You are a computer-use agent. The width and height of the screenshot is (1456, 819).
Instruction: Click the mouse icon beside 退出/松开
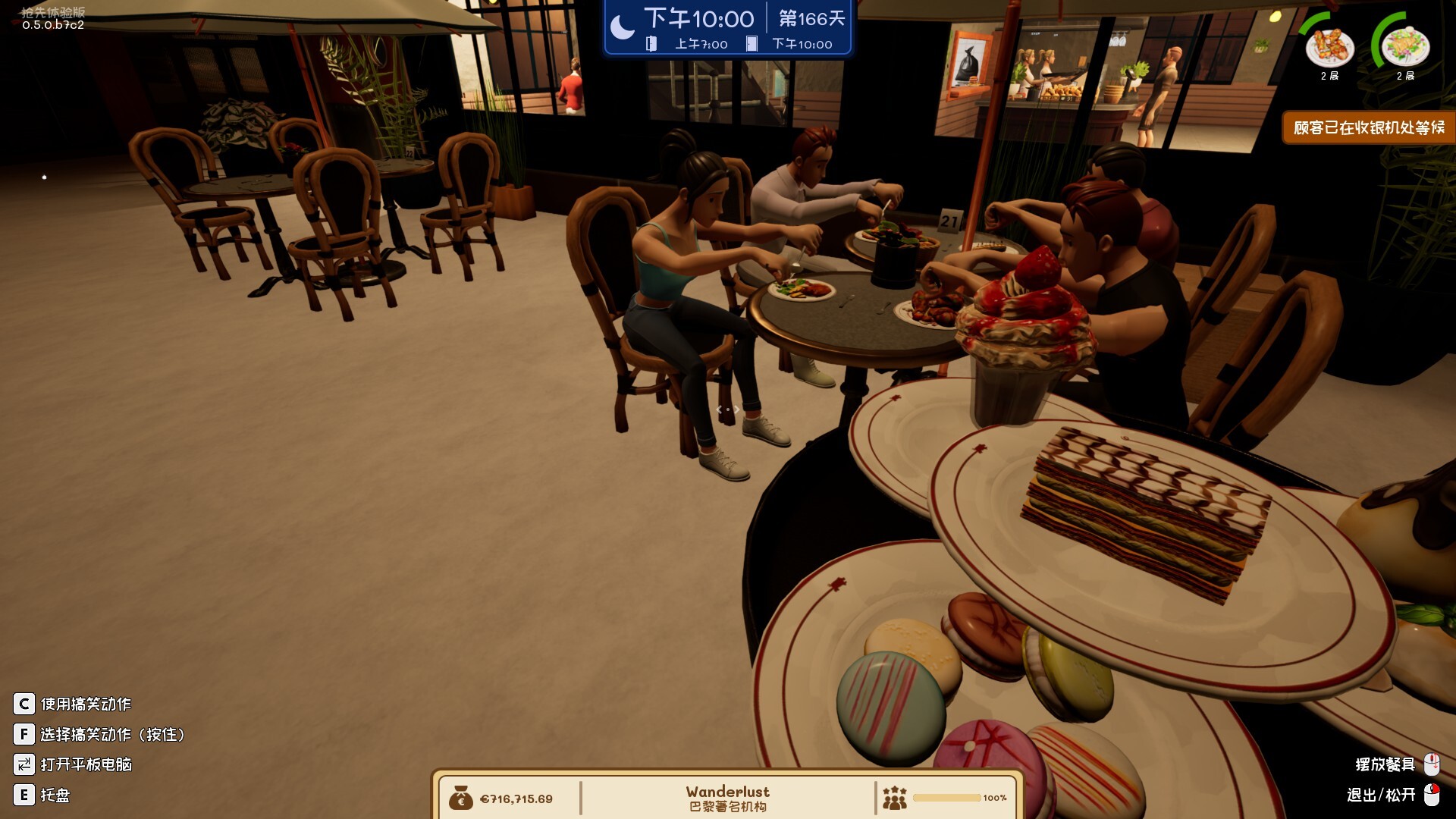(1433, 795)
